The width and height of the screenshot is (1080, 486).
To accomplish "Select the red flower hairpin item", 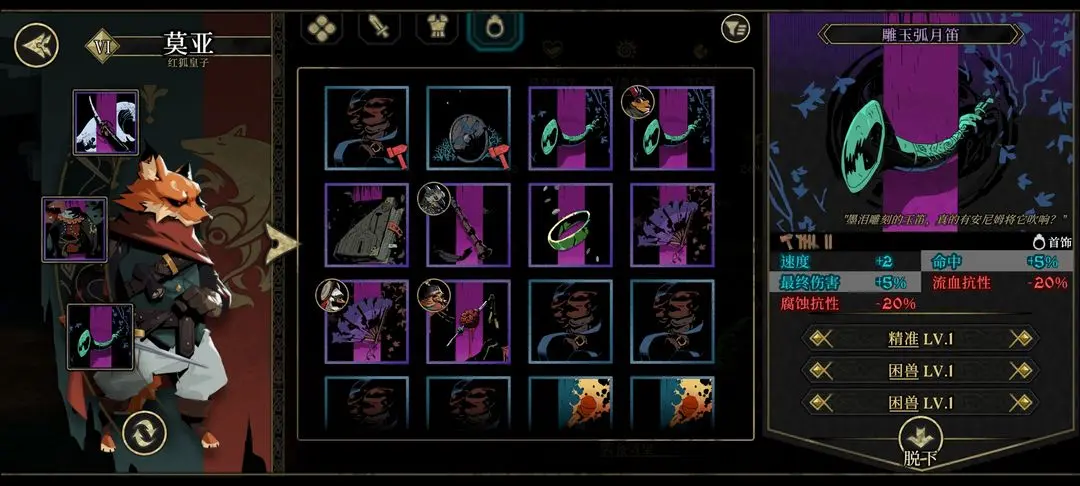I will [x=468, y=322].
